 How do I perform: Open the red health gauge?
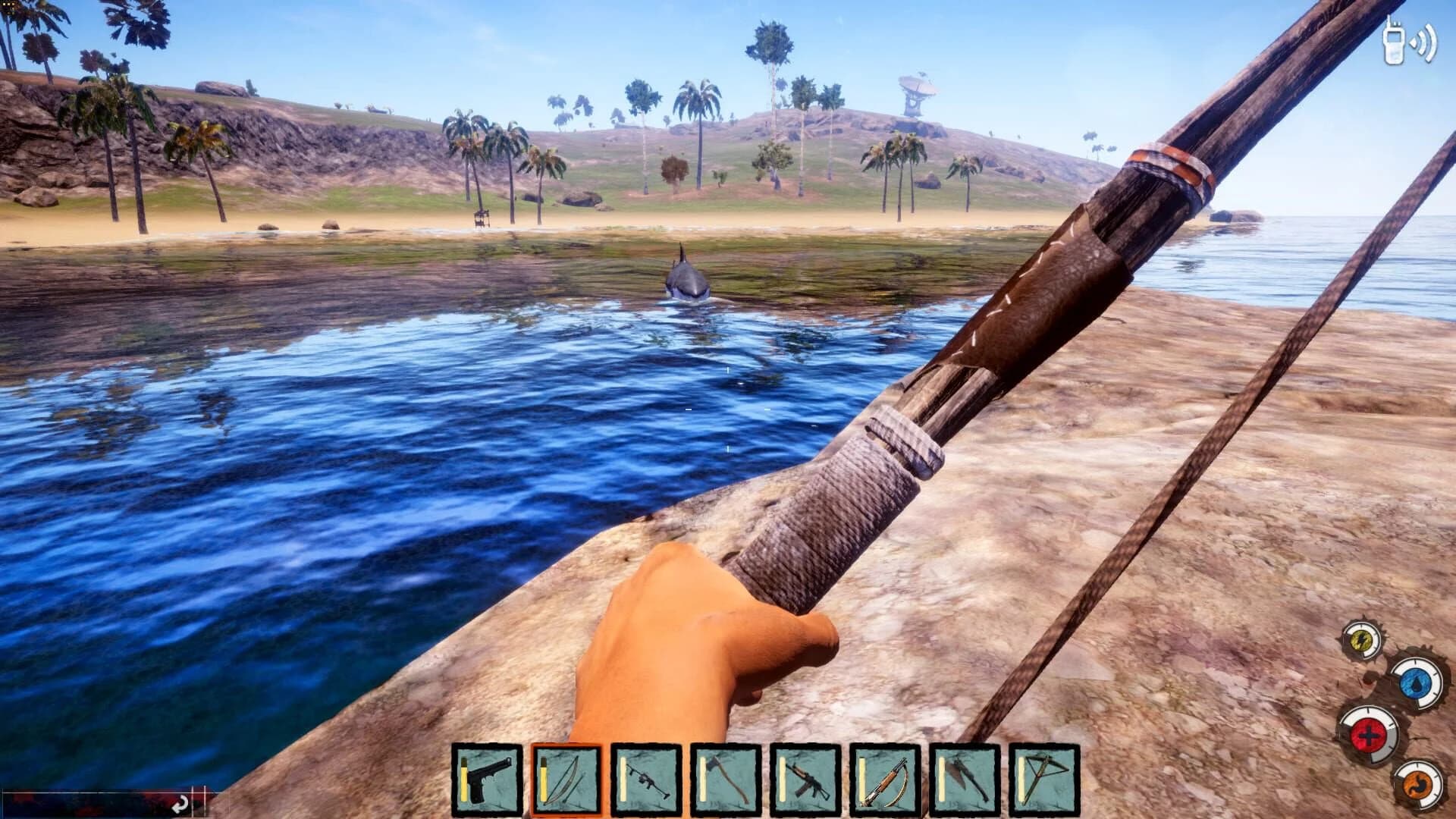1369,736
